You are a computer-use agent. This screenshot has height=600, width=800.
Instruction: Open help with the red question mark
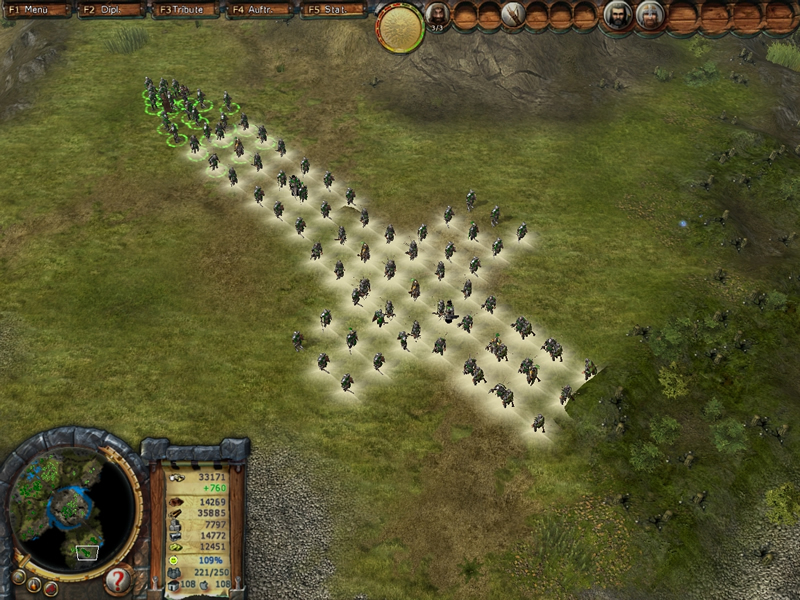pyautogui.click(x=118, y=579)
